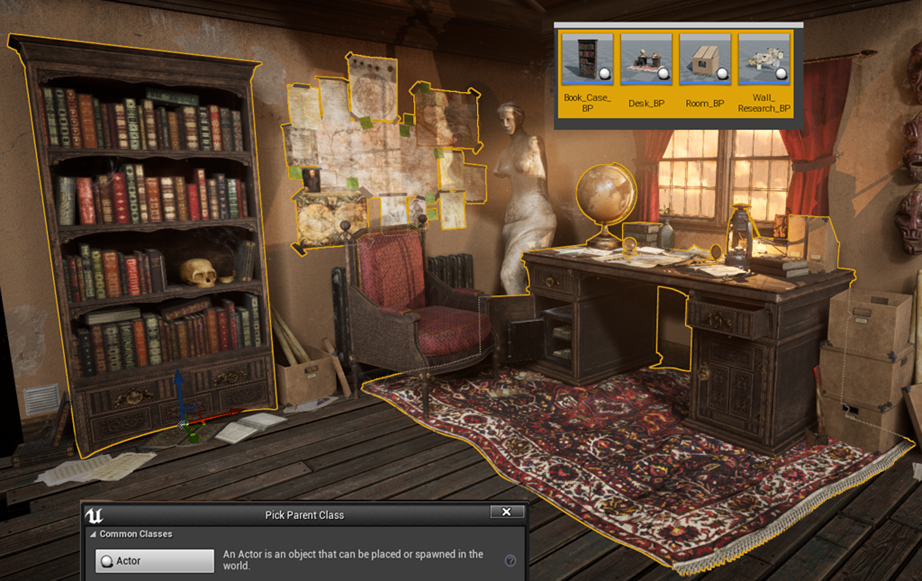Open the help icon beside Actor description
922x581 pixels.
pos(510,561)
